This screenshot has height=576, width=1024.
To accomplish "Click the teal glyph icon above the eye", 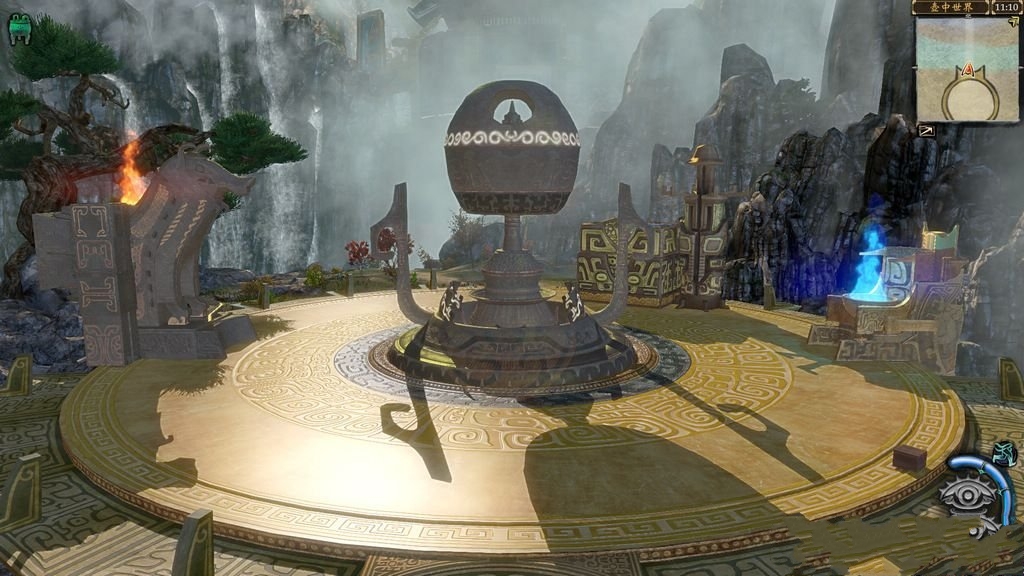I will pyautogui.click(x=1006, y=453).
